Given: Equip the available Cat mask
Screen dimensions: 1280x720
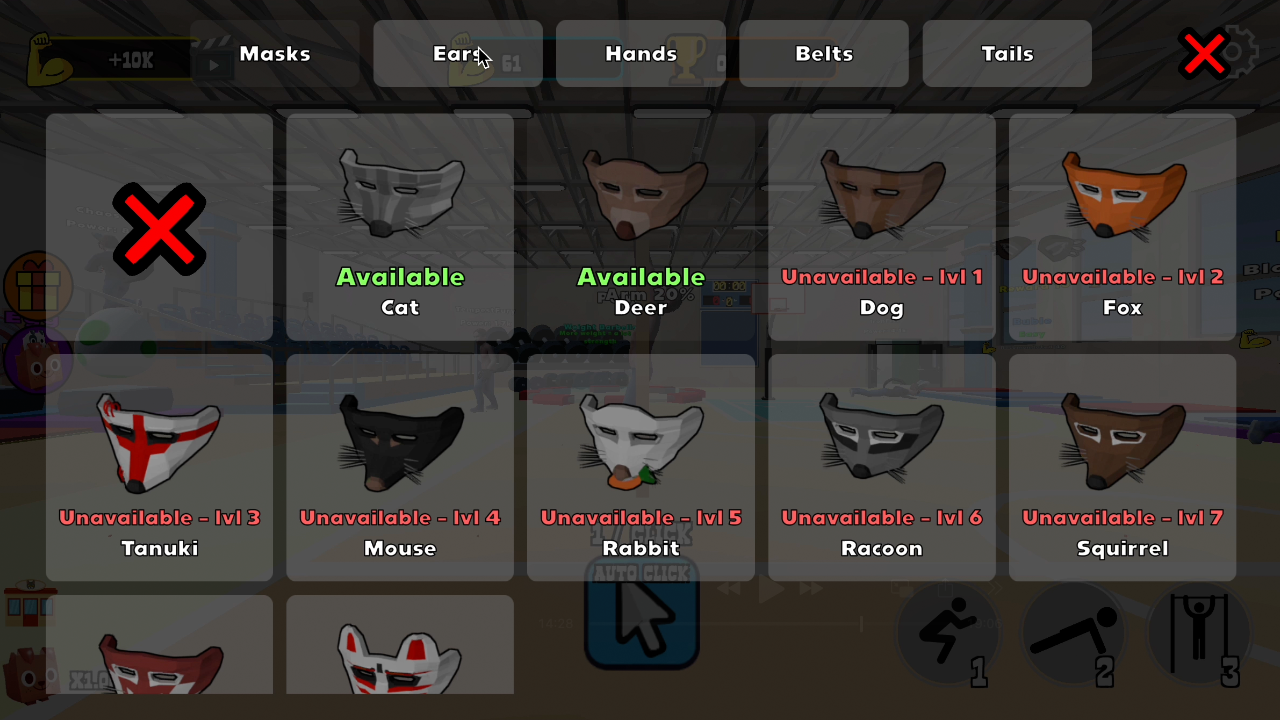Looking at the screenshot, I should [400, 225].
